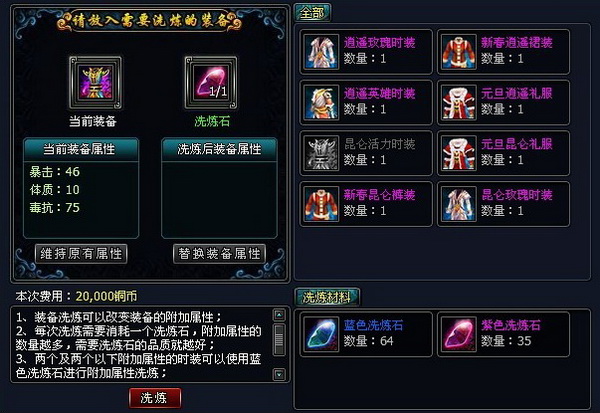Select the 洗炼石 stone slot
Screen dimensions: 600x413
pos(205,77)
